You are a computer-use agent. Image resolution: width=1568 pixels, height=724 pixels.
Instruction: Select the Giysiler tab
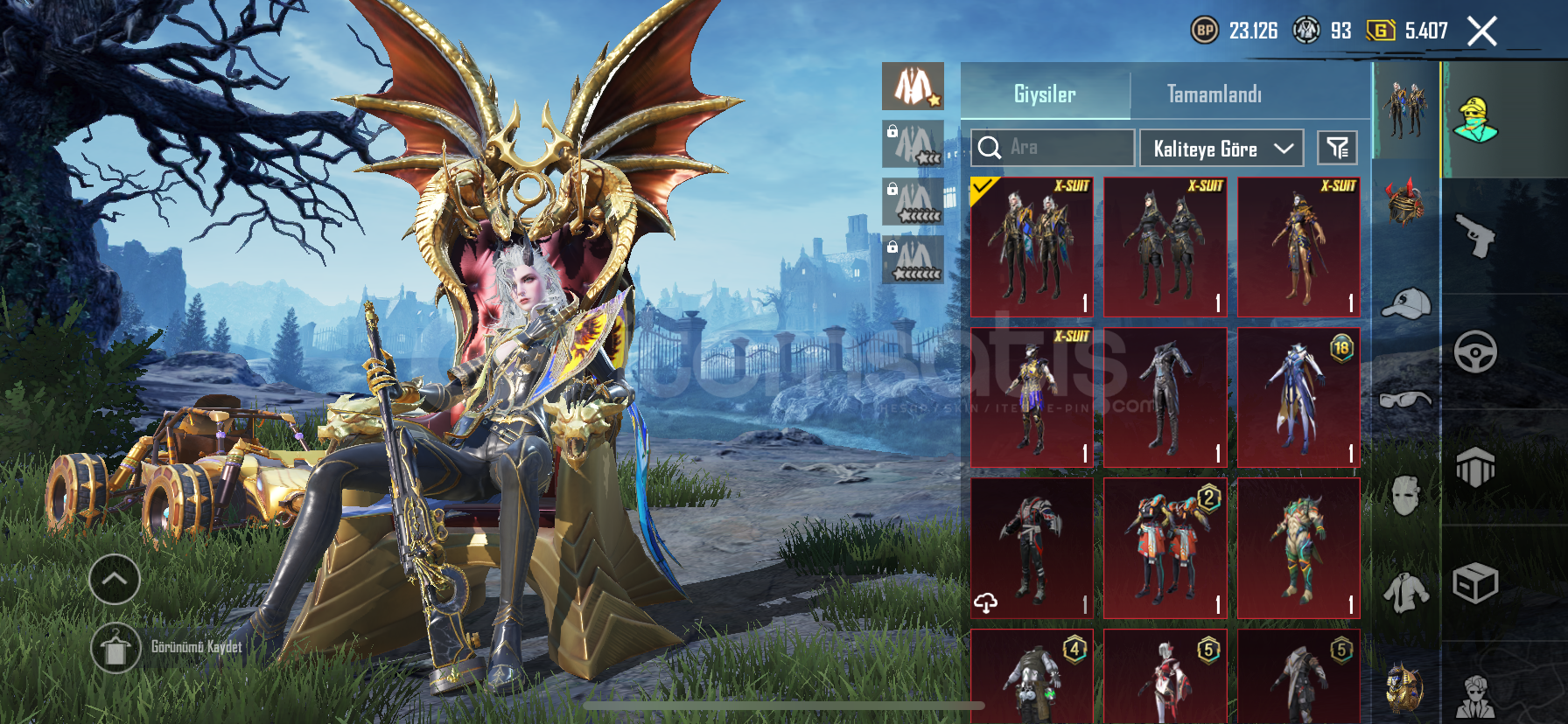pos(1045,94)
